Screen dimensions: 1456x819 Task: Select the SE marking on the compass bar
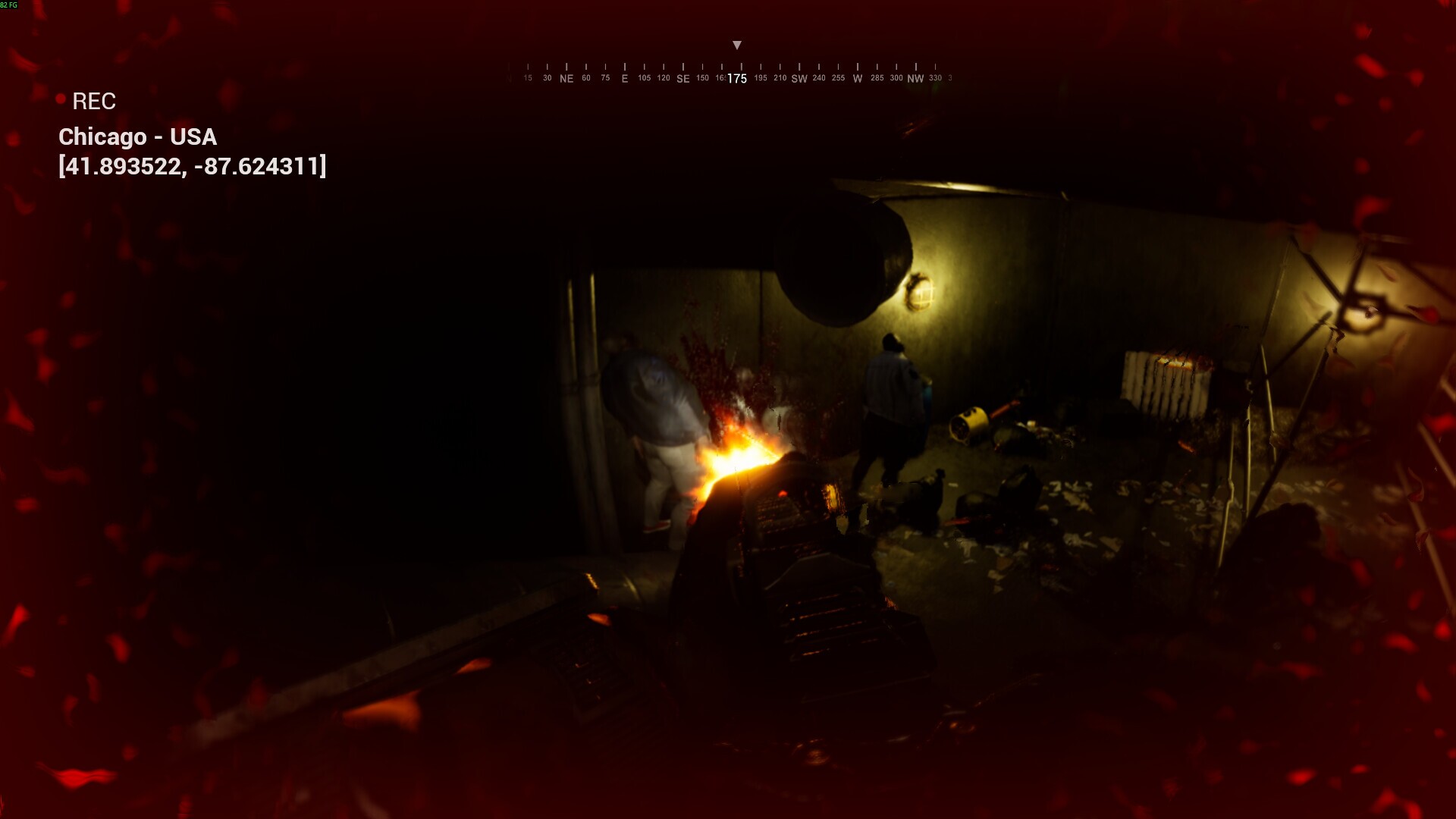(x=682, y=78)
